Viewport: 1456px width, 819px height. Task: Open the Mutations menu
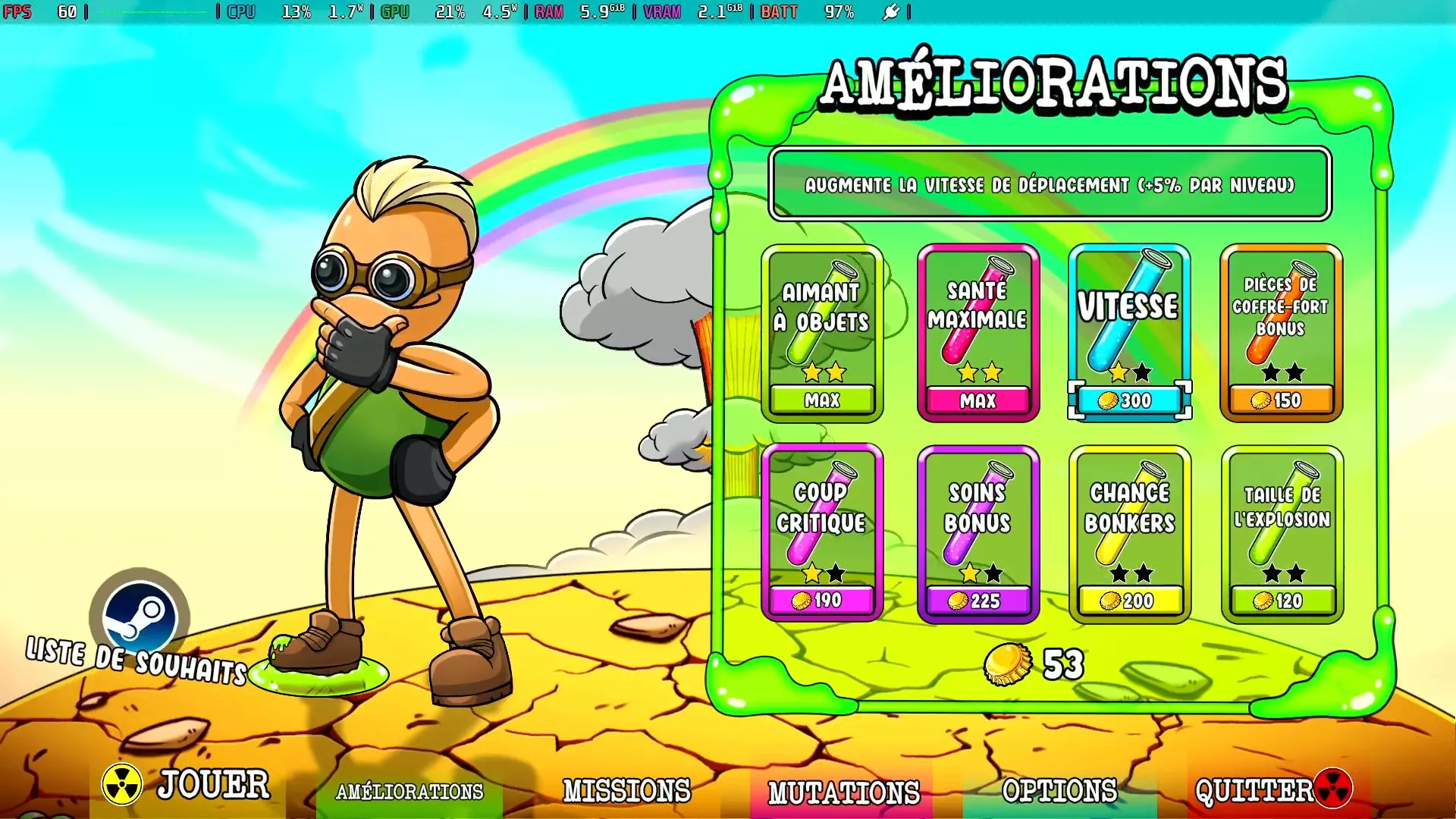click(843, 793)
